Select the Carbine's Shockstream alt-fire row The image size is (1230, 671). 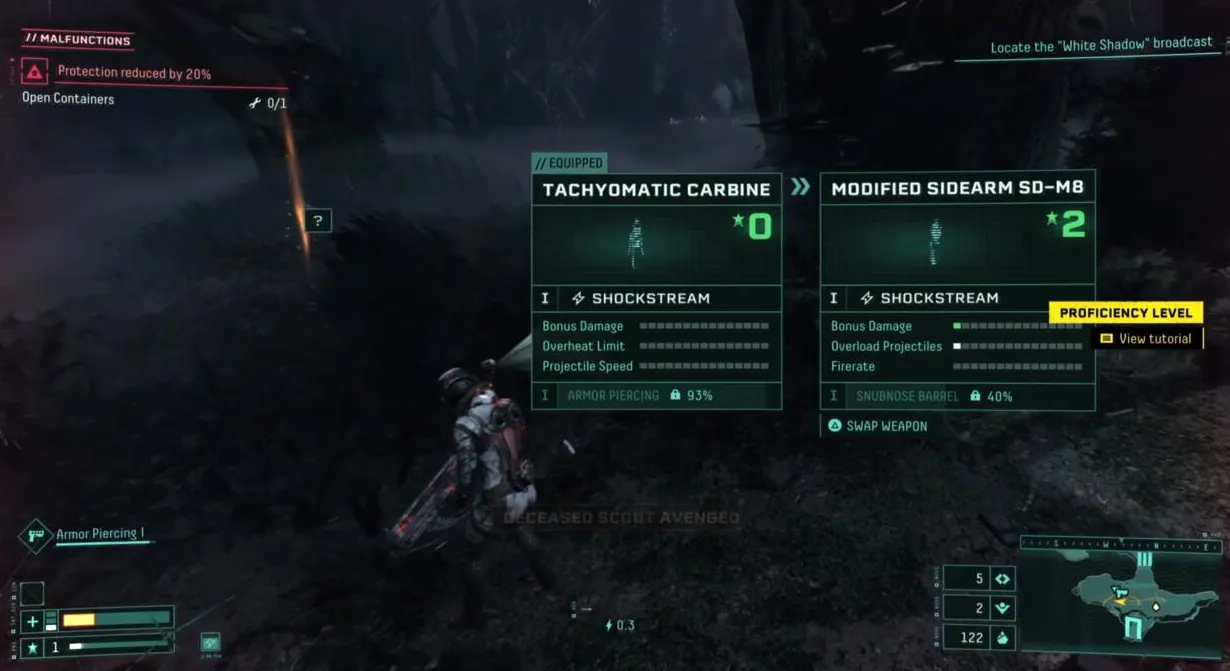click(x=656, y=298)
